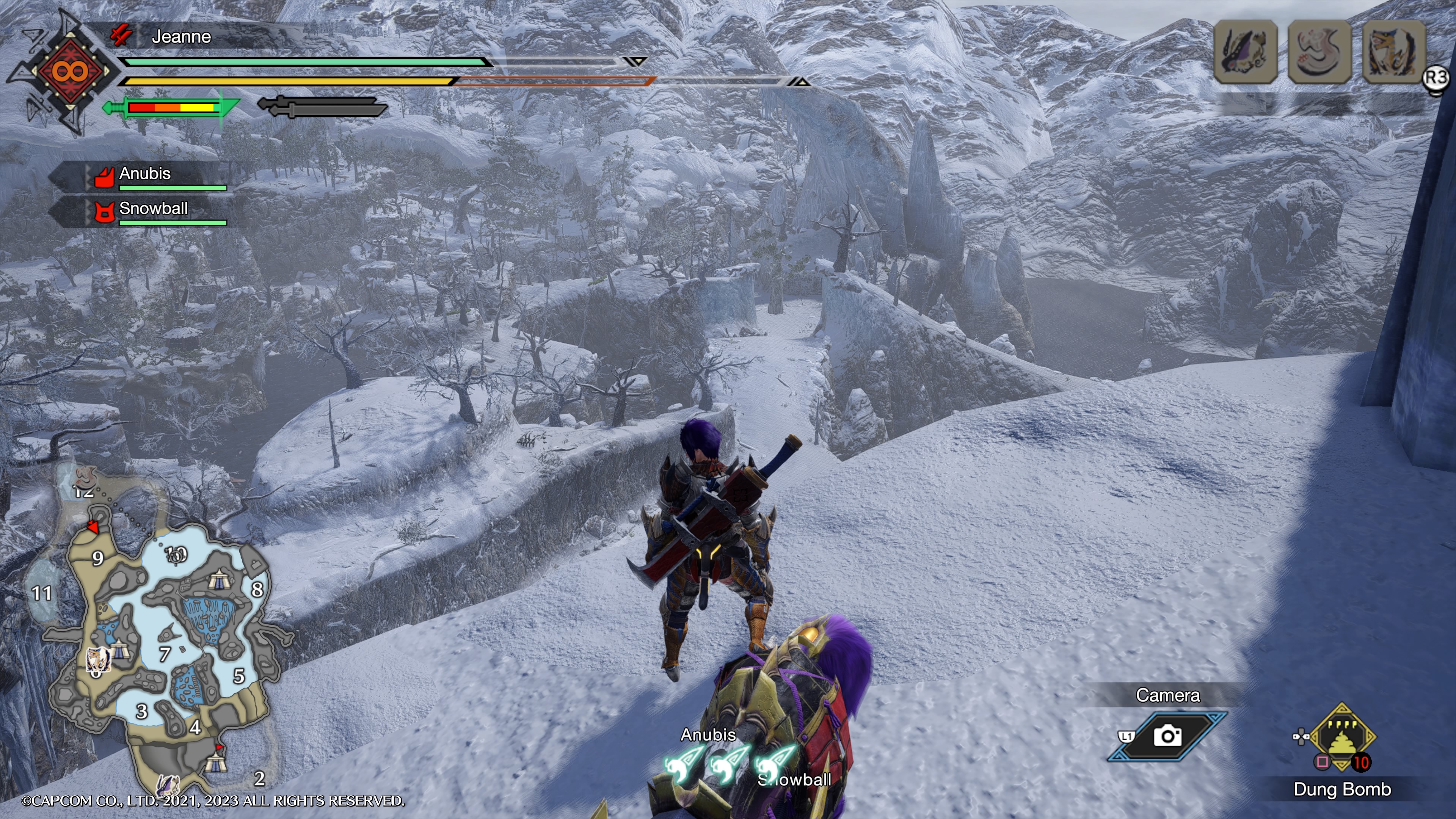Select Snowball in the buddy list
The width and height of the screenshot is (1456, 819).
(153, 209)
